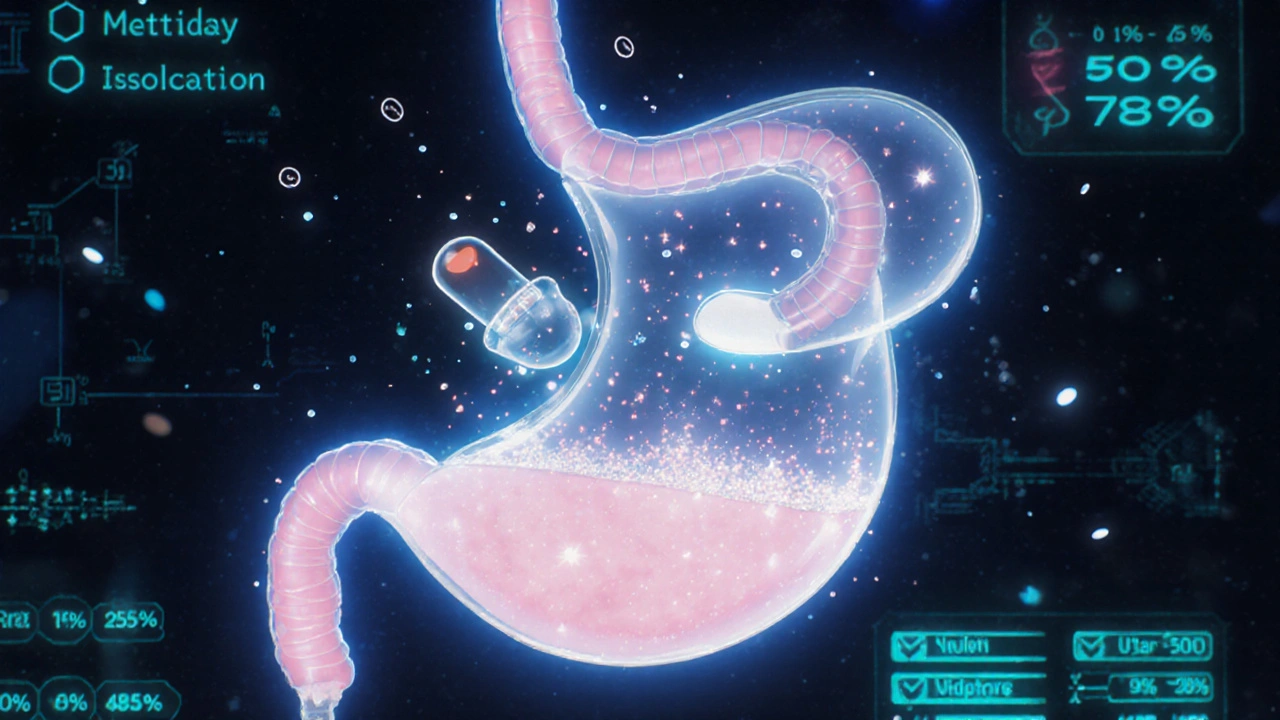
Task: Select the Issolcation hexagon option
Action: click(67, 75)
